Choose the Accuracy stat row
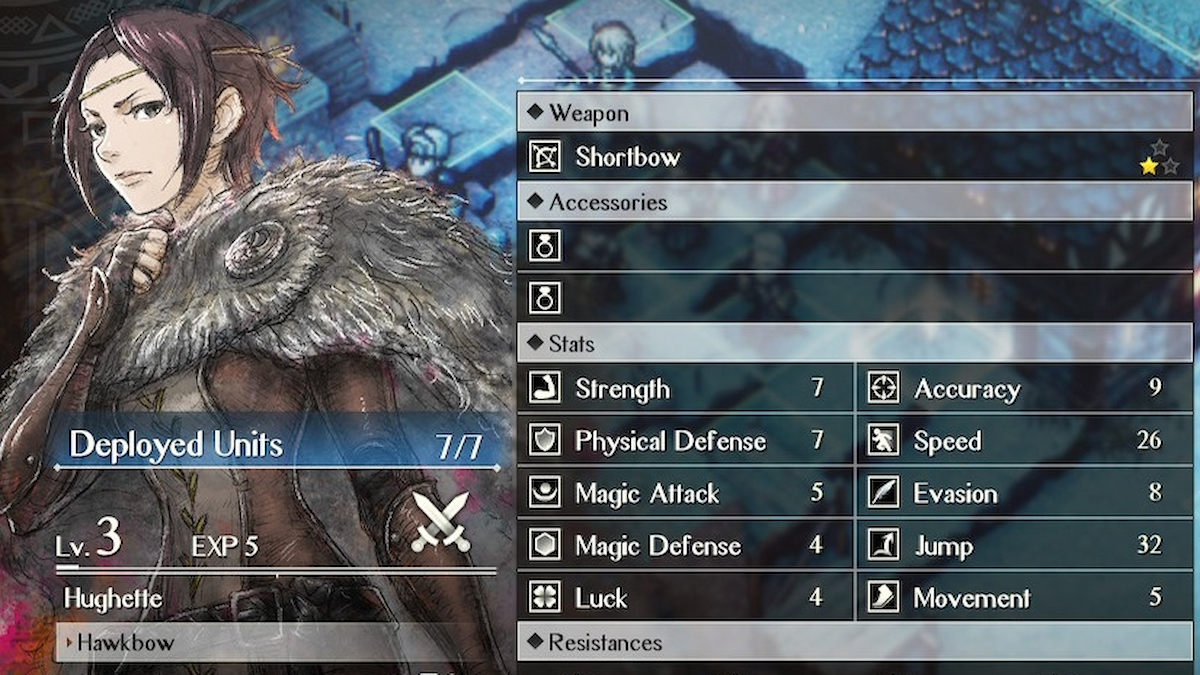 1024,389
